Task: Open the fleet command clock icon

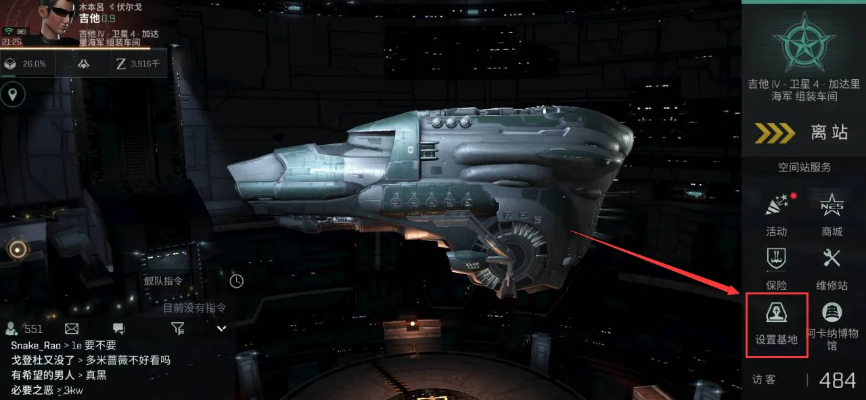Action: point(237,280)
